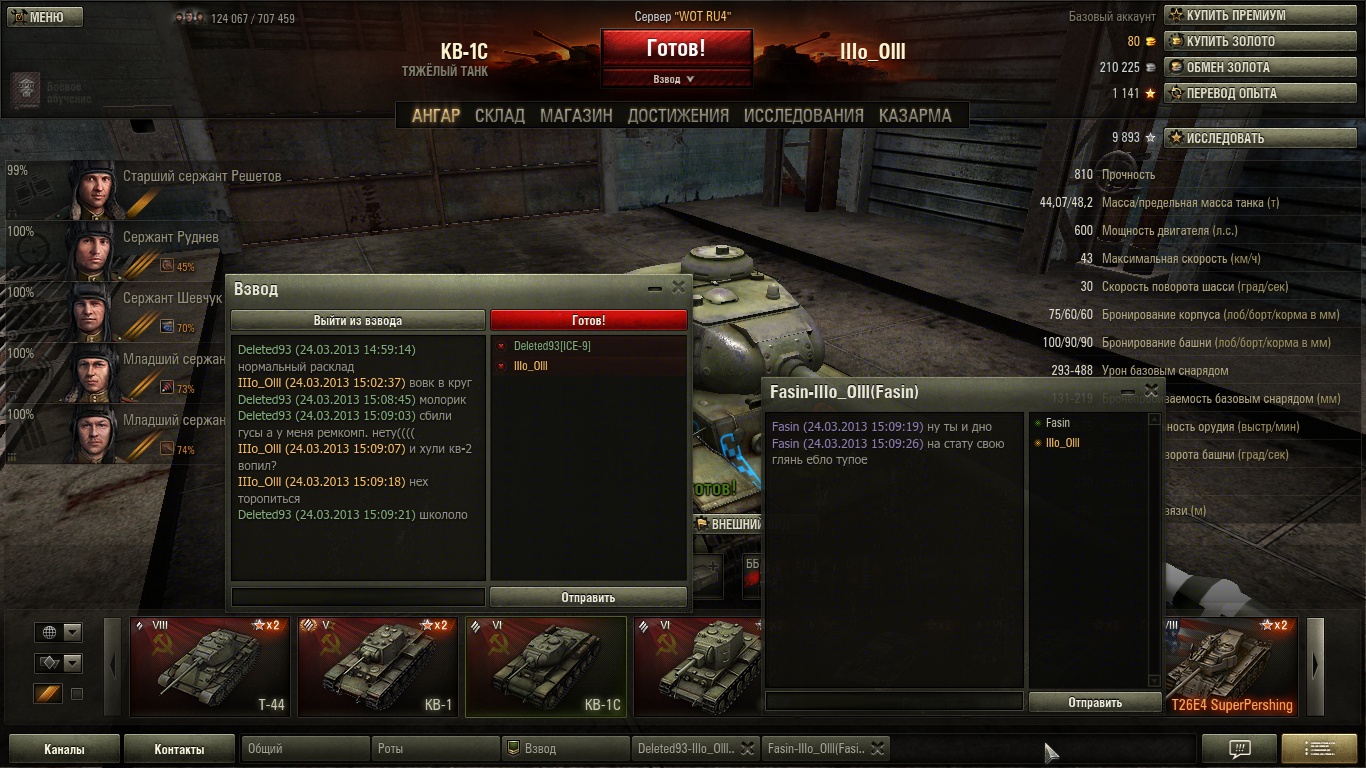Hit the red Готов! battle button
Screen dimensions: 1366x768
[x=676, y=48]
